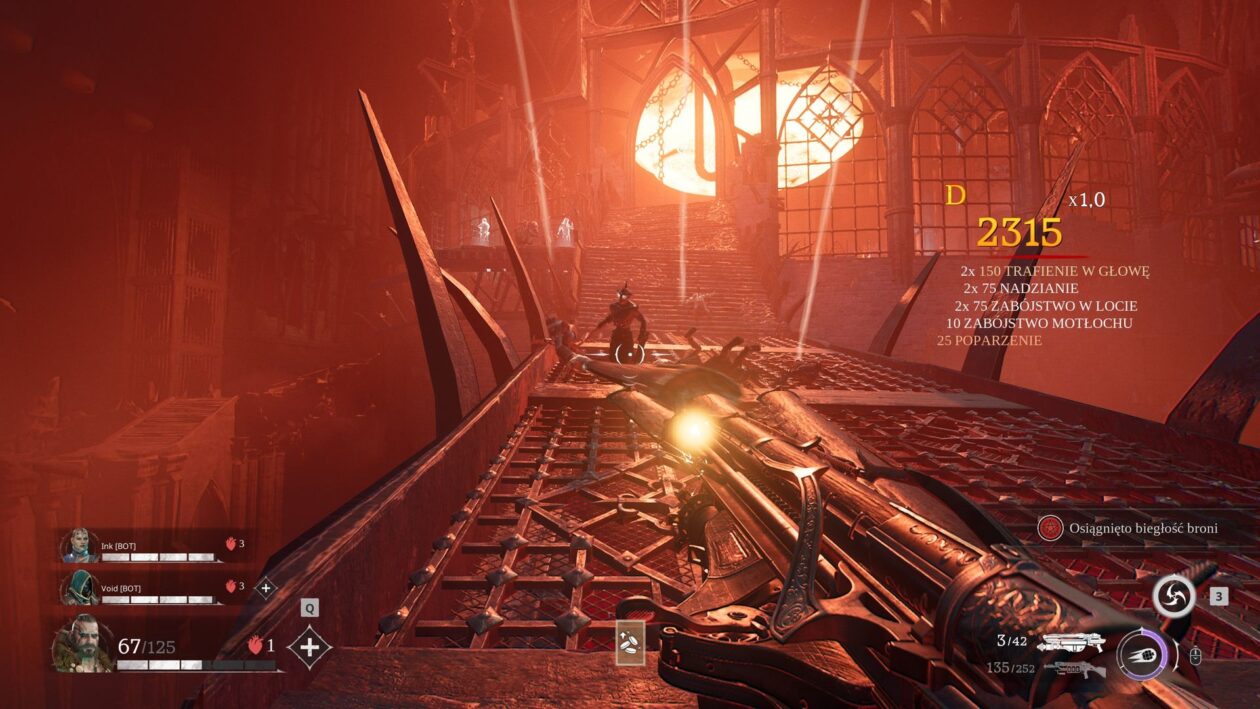The height and width of the screenshot is (709, 1260).
Task: Select the Void [BOT] teammate portrait
Action: tap(79, 587)
